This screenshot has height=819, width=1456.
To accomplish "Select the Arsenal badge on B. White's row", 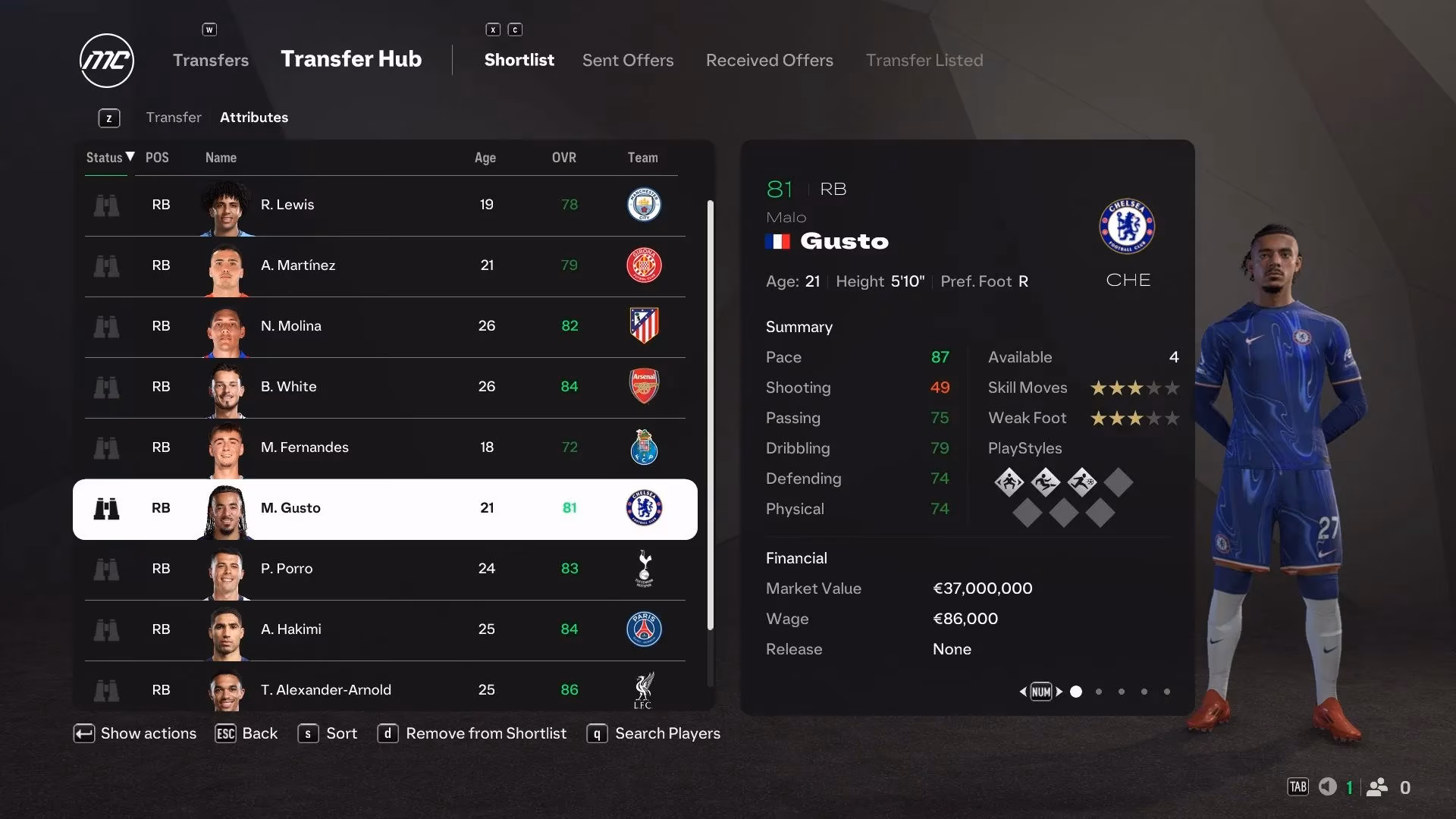I will [644, 387].
